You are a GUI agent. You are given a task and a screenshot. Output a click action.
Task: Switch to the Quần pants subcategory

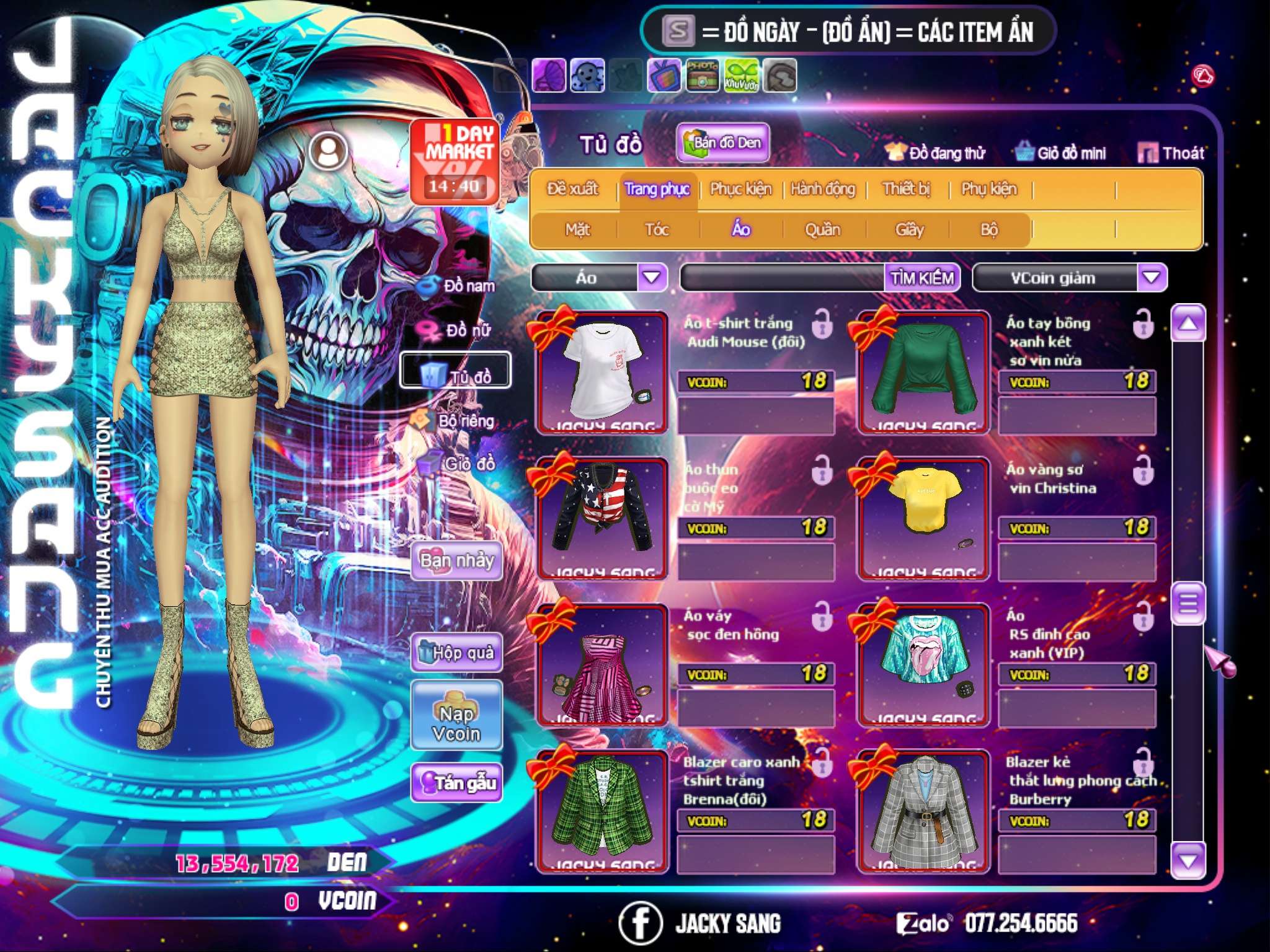coord(822,230)
